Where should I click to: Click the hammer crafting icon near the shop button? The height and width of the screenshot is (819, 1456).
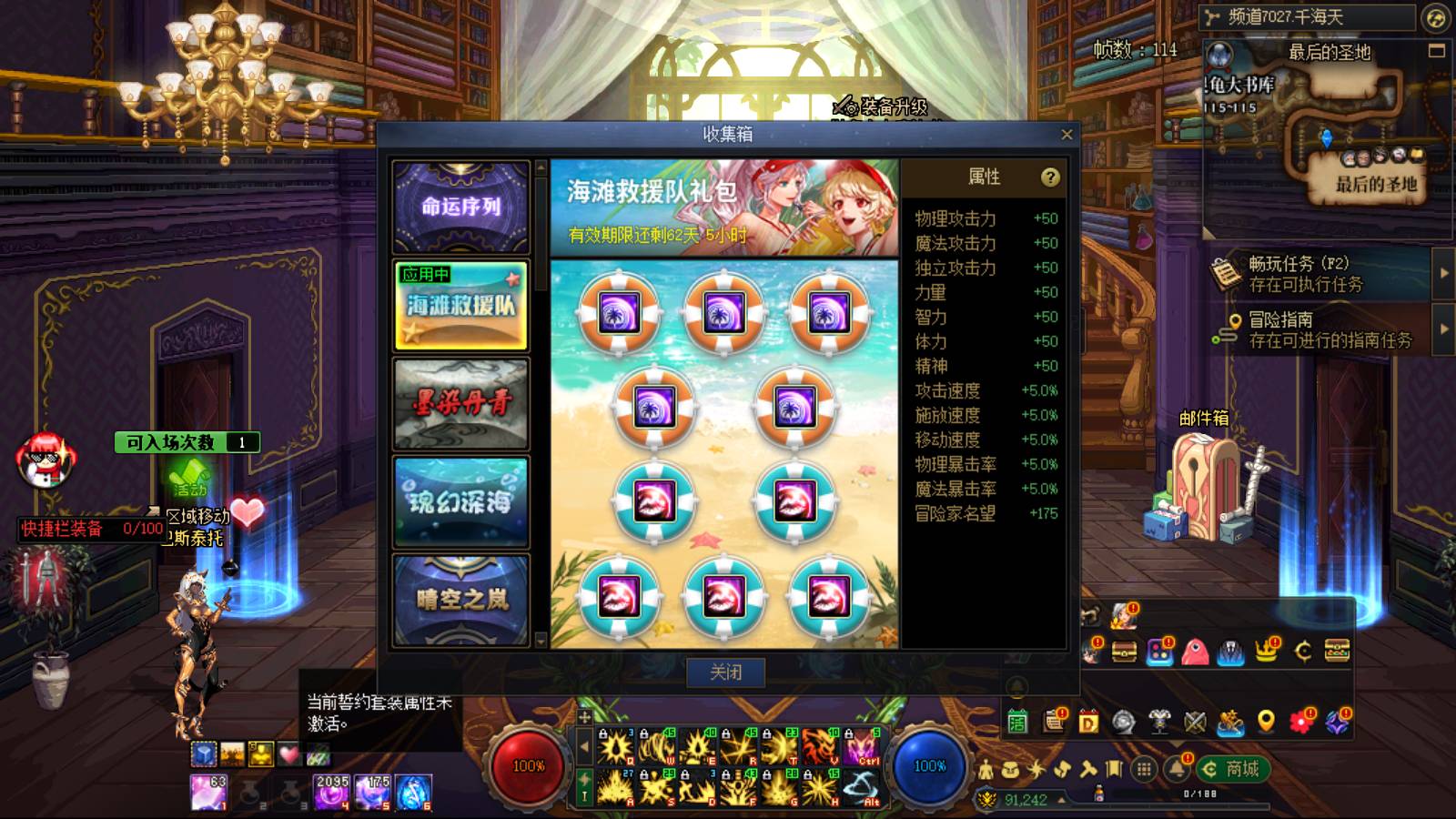tap(1087, 769)
